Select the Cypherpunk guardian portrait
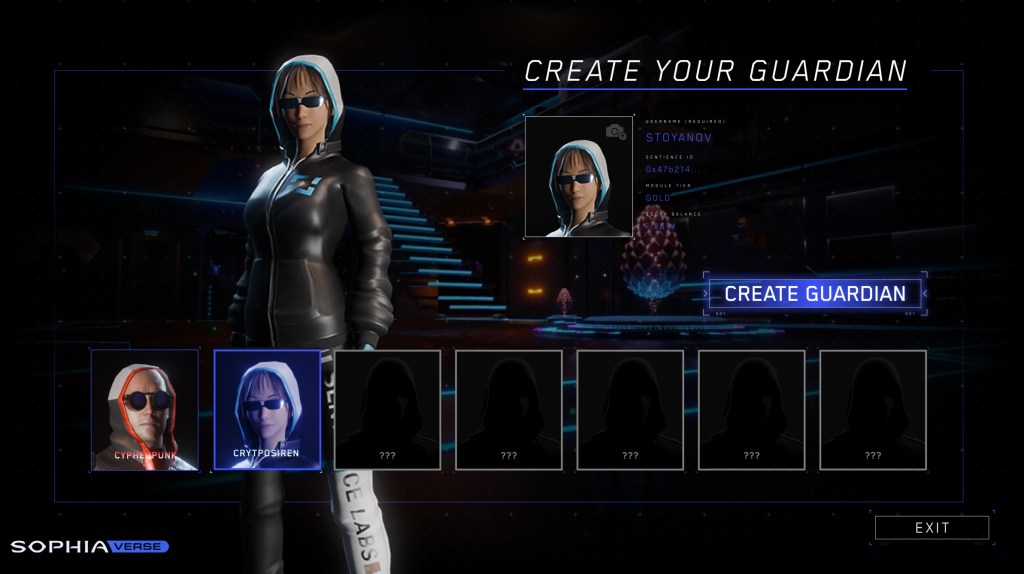Screen dimensions: 1024x574 coord(144,410)
